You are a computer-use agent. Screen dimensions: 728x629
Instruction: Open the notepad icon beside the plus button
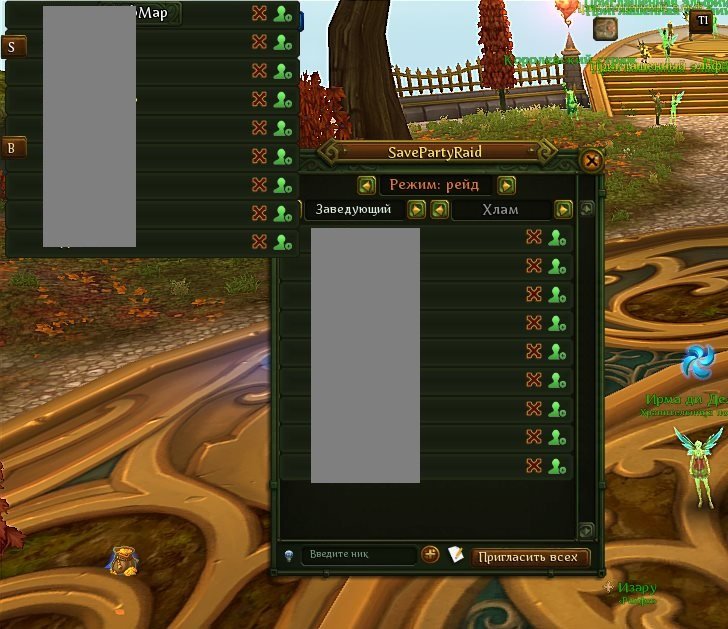tap(456, 554)
